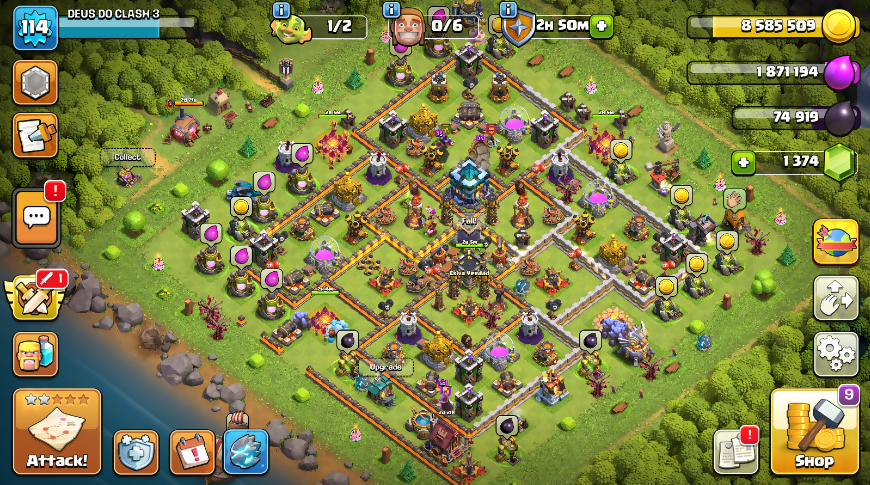Start a battle with the Attack! button
The image size is (870, 485).
57,431
